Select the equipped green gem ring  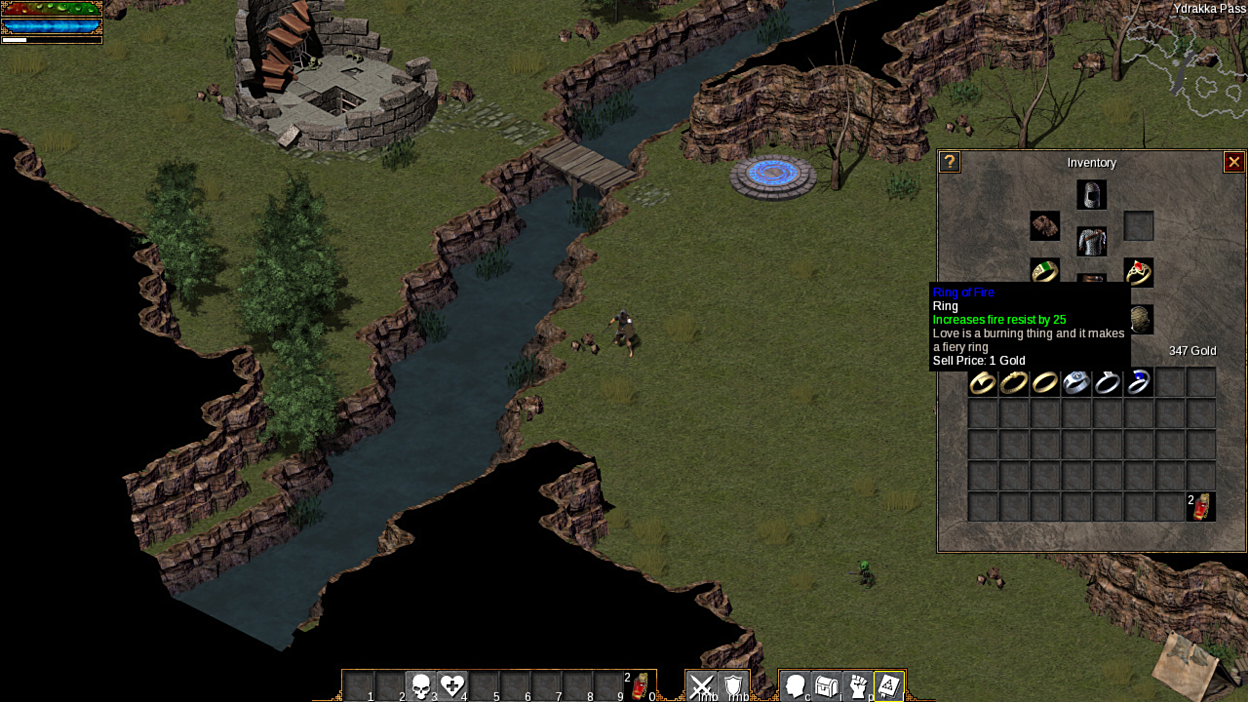(x=1045, y=271)
